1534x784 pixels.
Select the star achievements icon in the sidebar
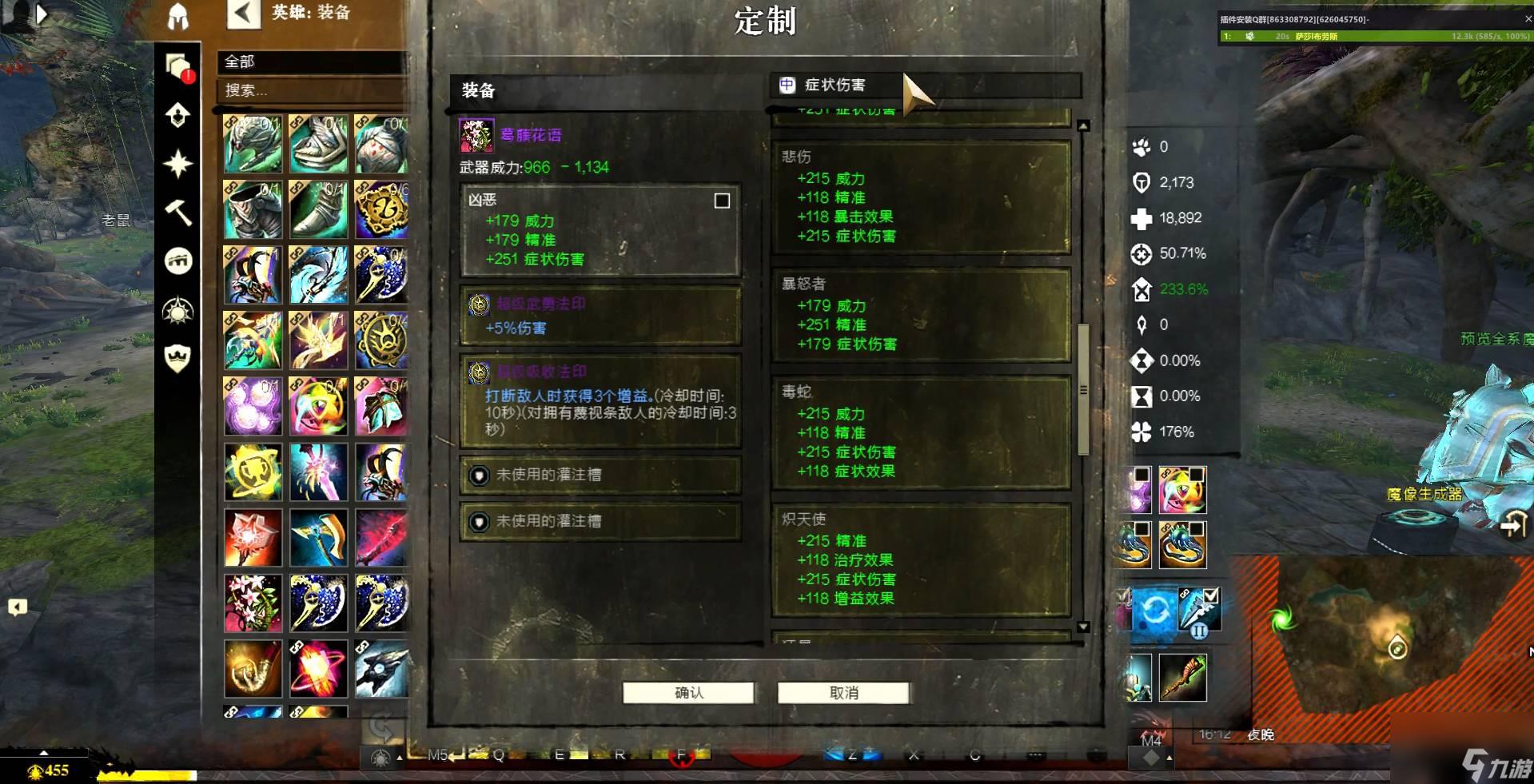pos(177,162)
